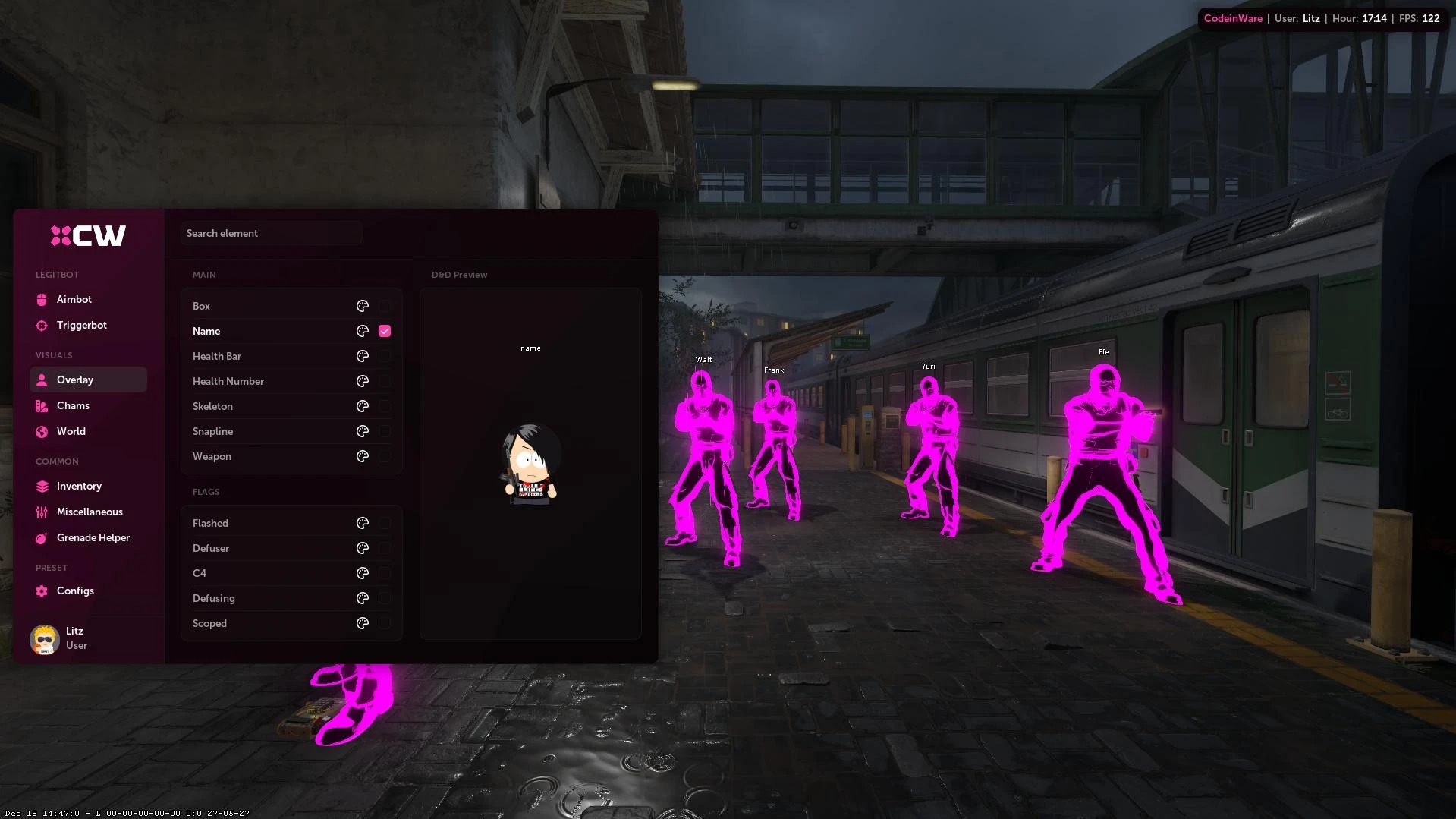Screen dimensions: 1456x819
Task: Open the Litz user profile
Action: [x=61, y=638]
